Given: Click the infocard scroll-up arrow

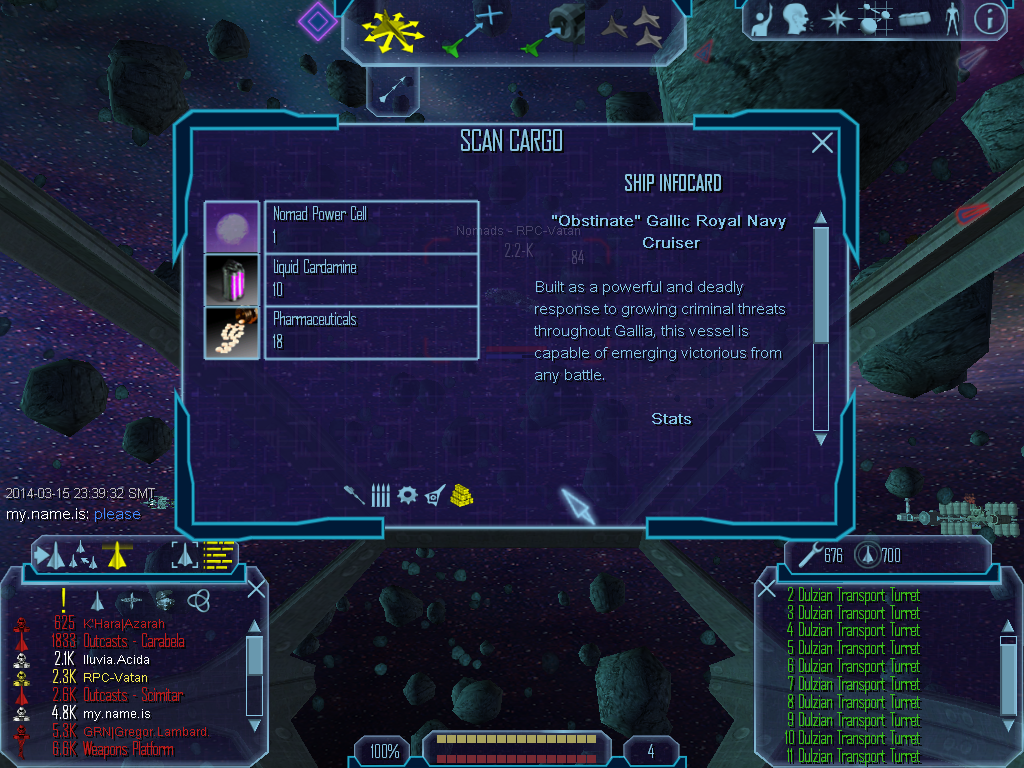Looking at the screenshot, I should pos(821,218).
